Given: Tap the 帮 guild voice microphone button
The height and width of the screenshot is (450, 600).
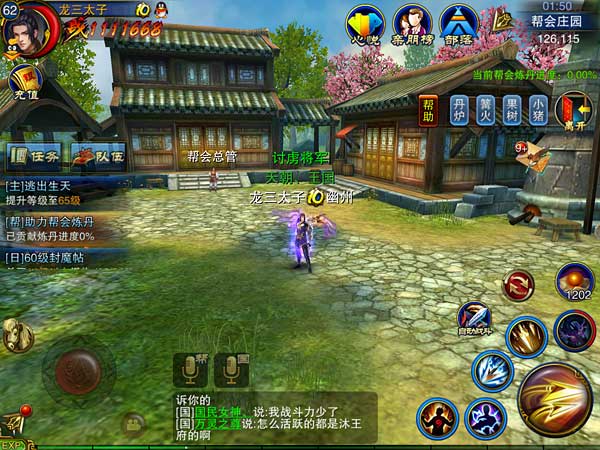Looking at the screenshot, I should tap(190, 370).
